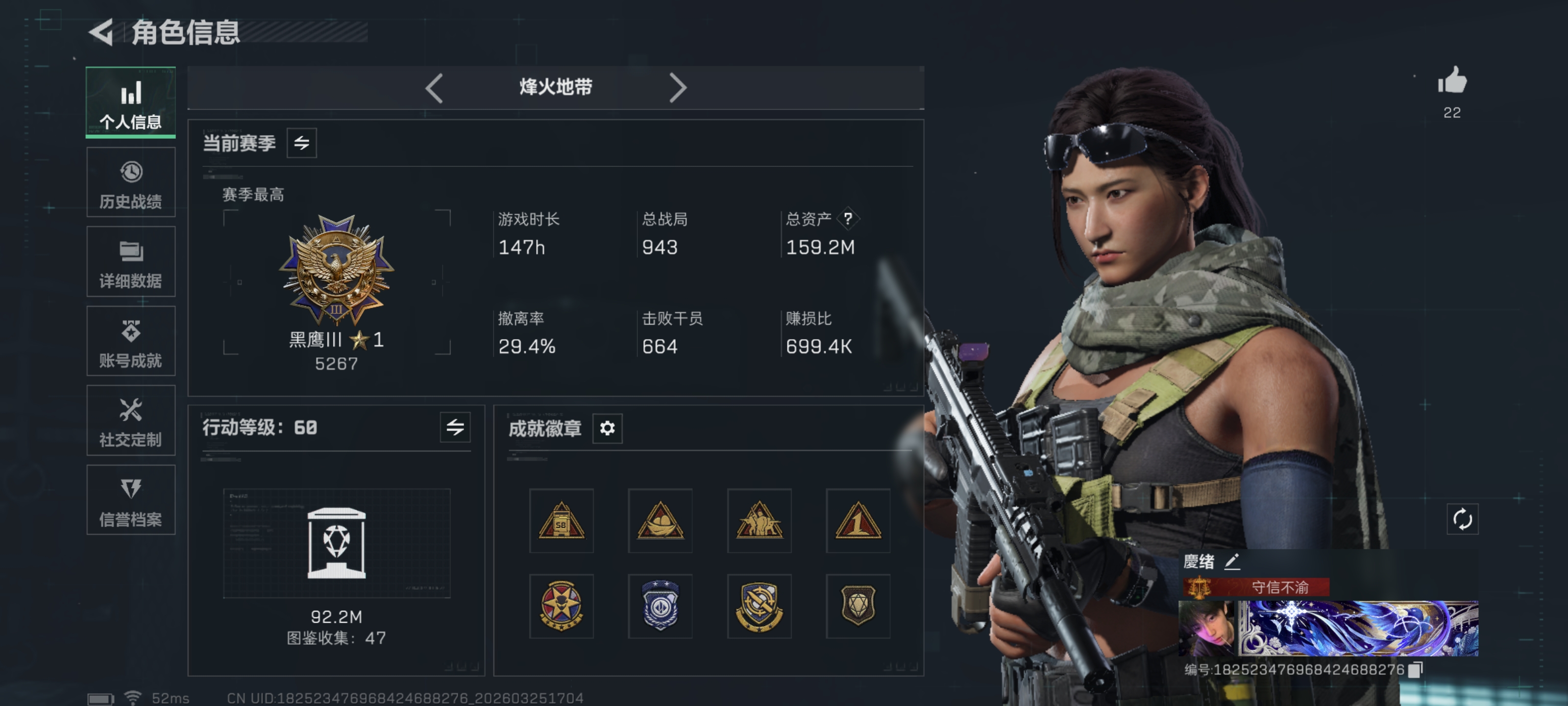Toggle the 行动等级 display switcher
Viewport: 1568px width, 706px height.
tap(455, 428)
